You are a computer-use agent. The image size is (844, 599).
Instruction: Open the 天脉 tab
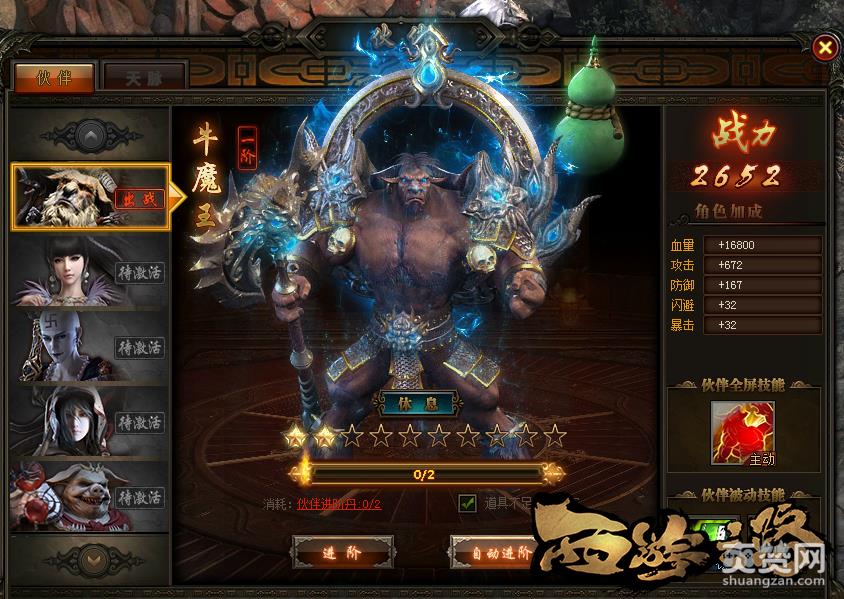(145, 78)
